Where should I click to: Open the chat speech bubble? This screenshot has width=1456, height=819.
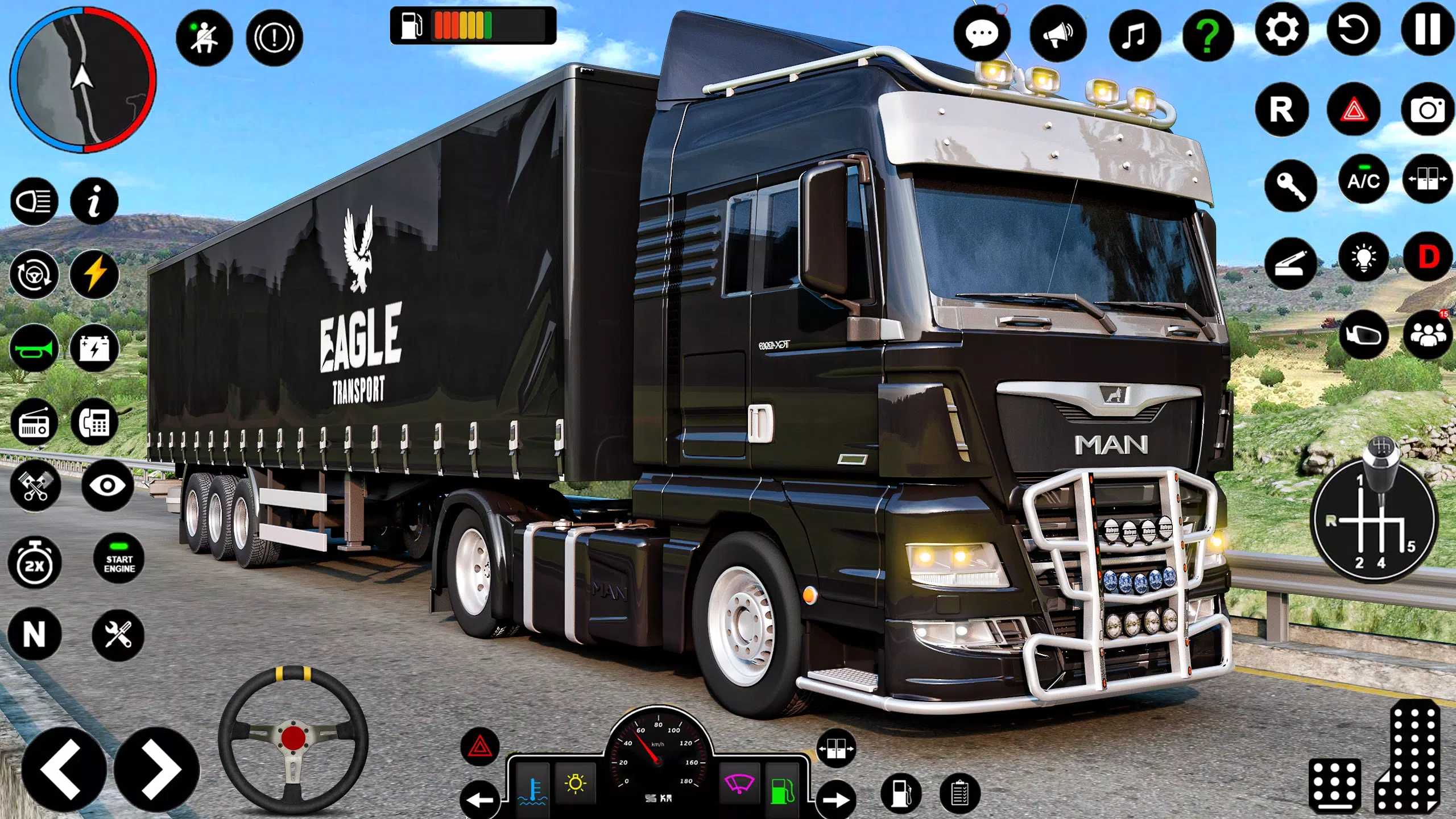[982, 35]
